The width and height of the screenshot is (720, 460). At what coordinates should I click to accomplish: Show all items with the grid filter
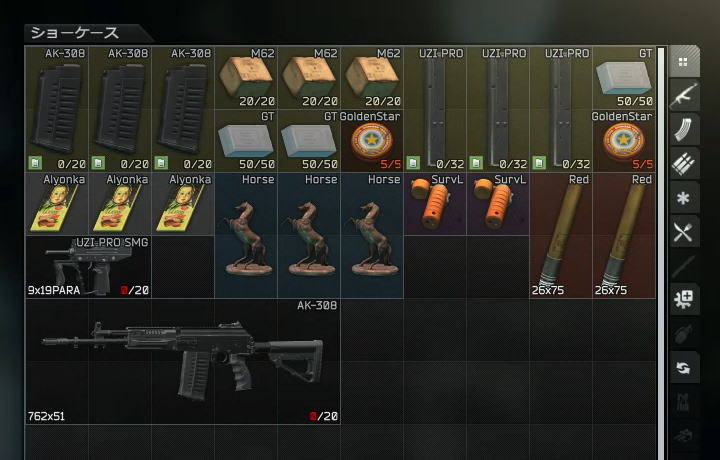click(x=684, y=61)
